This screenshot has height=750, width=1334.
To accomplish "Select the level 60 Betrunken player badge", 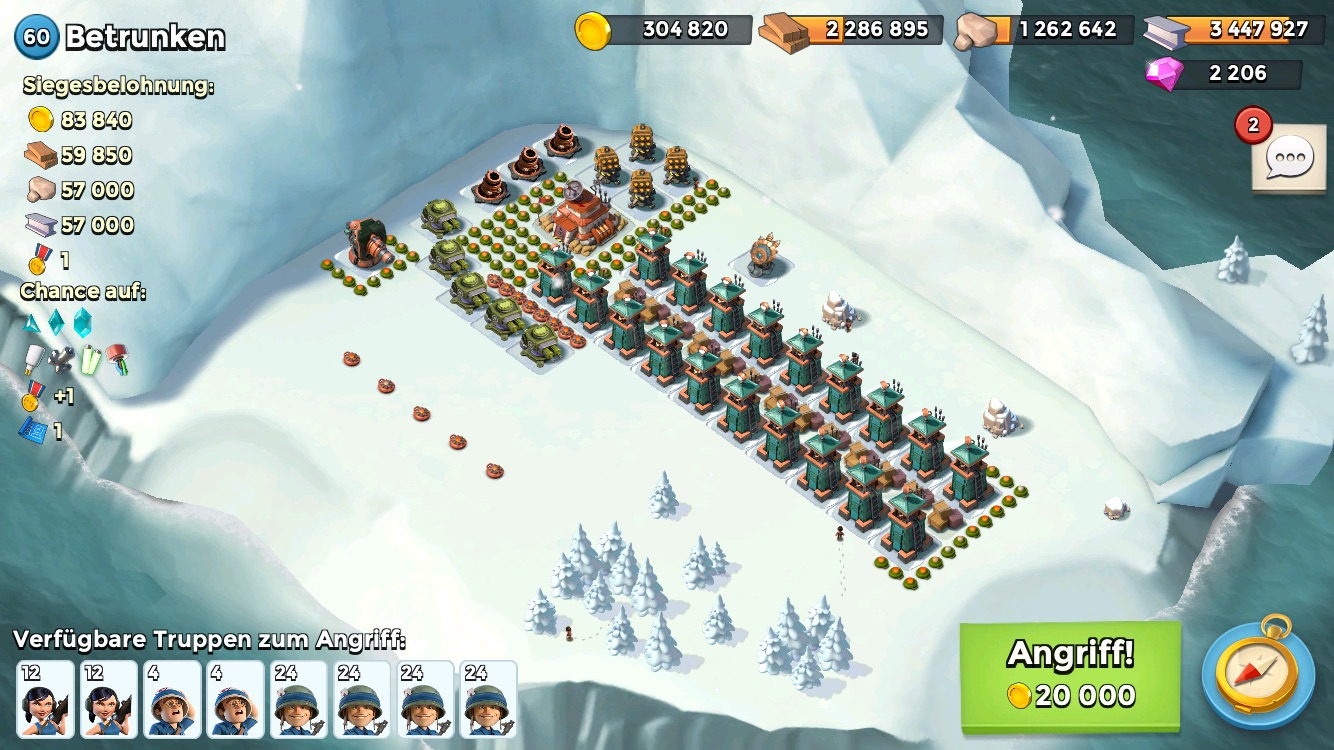I will (37, 37).
